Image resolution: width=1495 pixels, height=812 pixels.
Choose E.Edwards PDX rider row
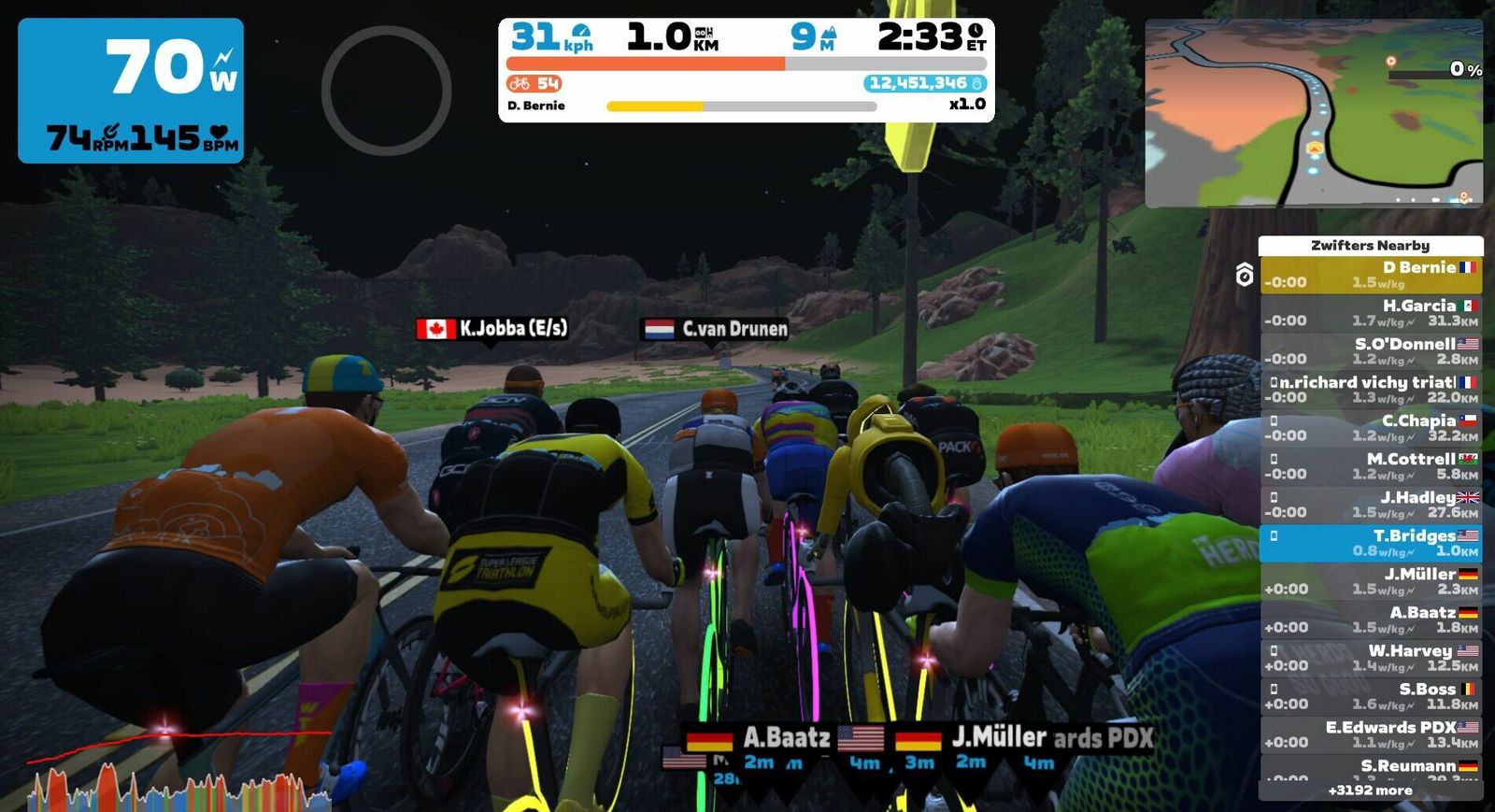tap(1370, 734)
